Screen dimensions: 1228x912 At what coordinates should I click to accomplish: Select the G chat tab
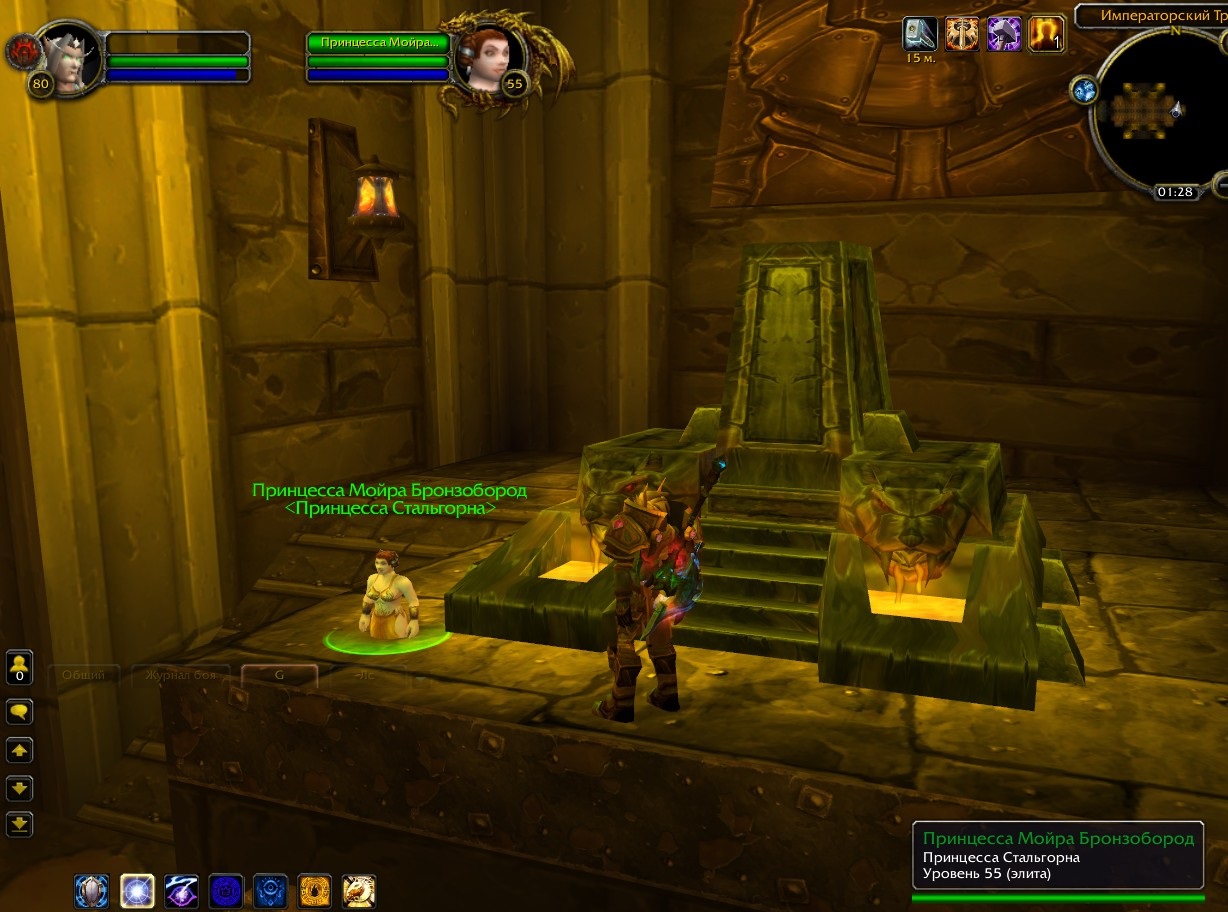pos(279,675)
